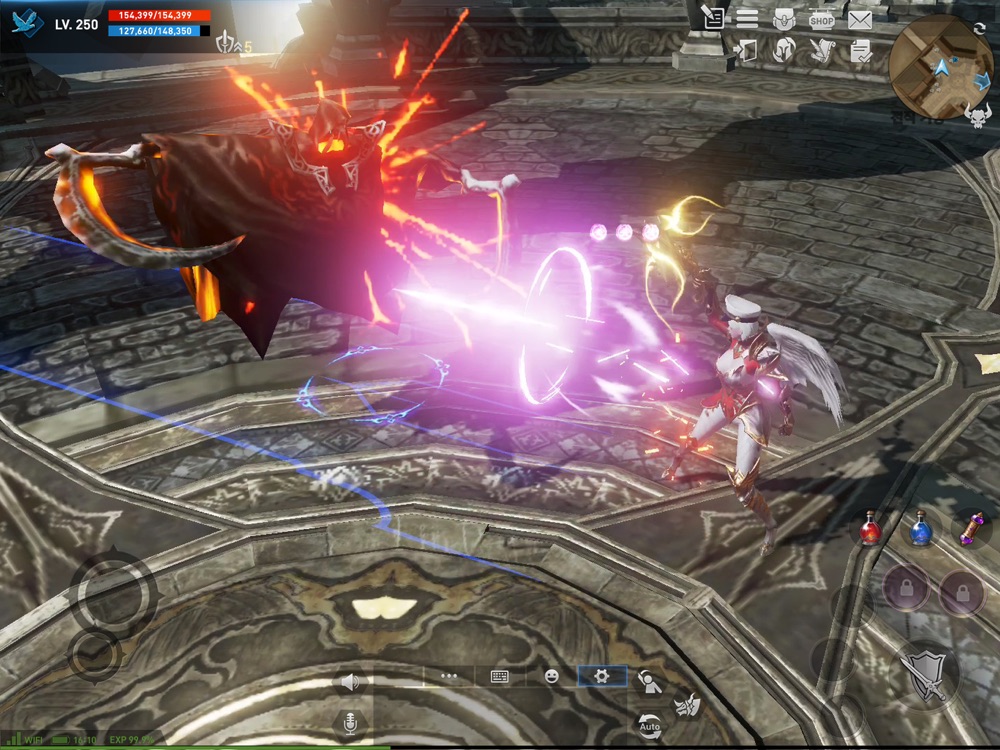Open the checklist document icon
Image resolution: width=1000 pixels, height=750 pixels.
click(860, 52)
